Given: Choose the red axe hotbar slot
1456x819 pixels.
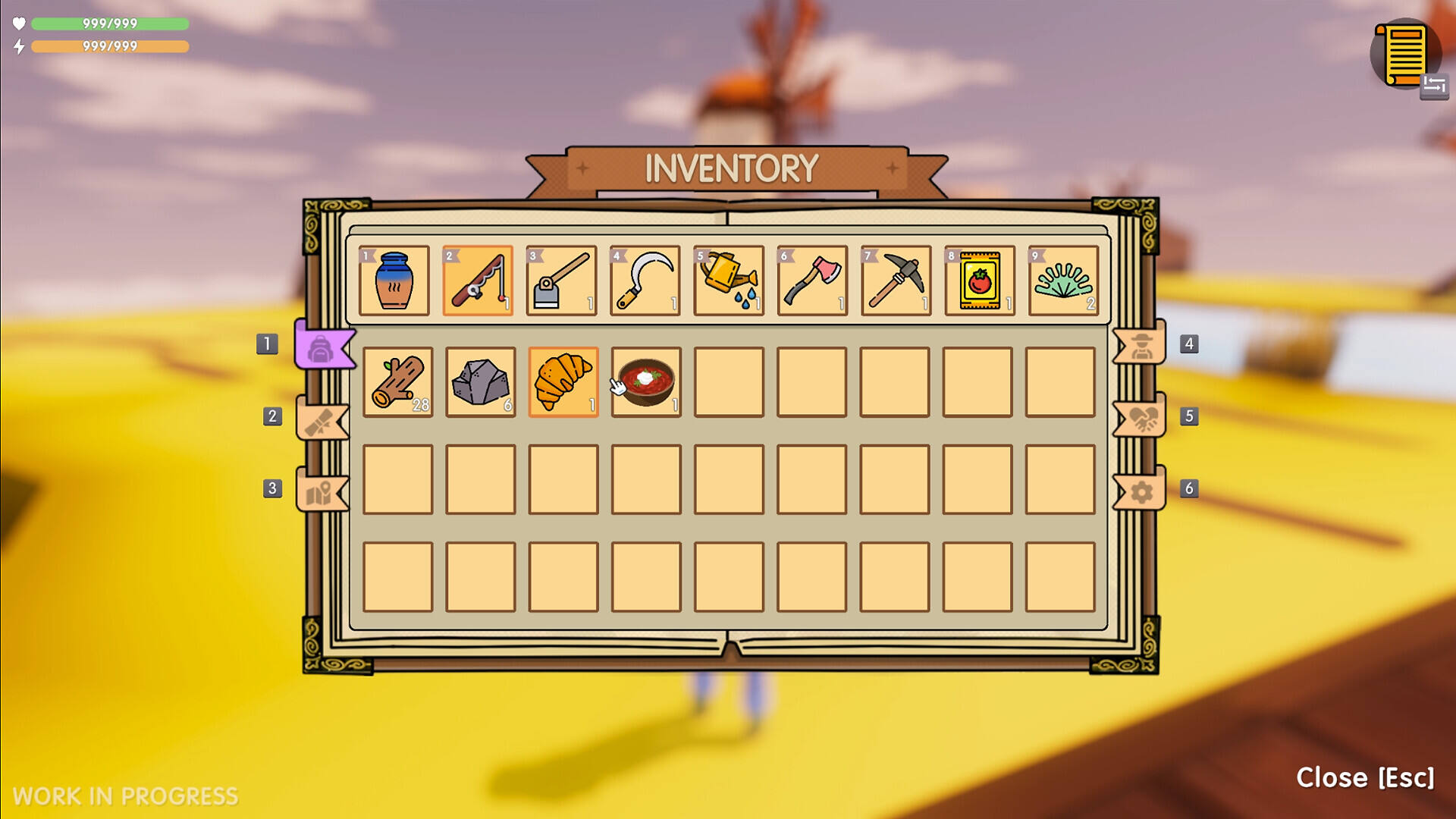Looking at the screenshot, I should (x=812, y=281).
